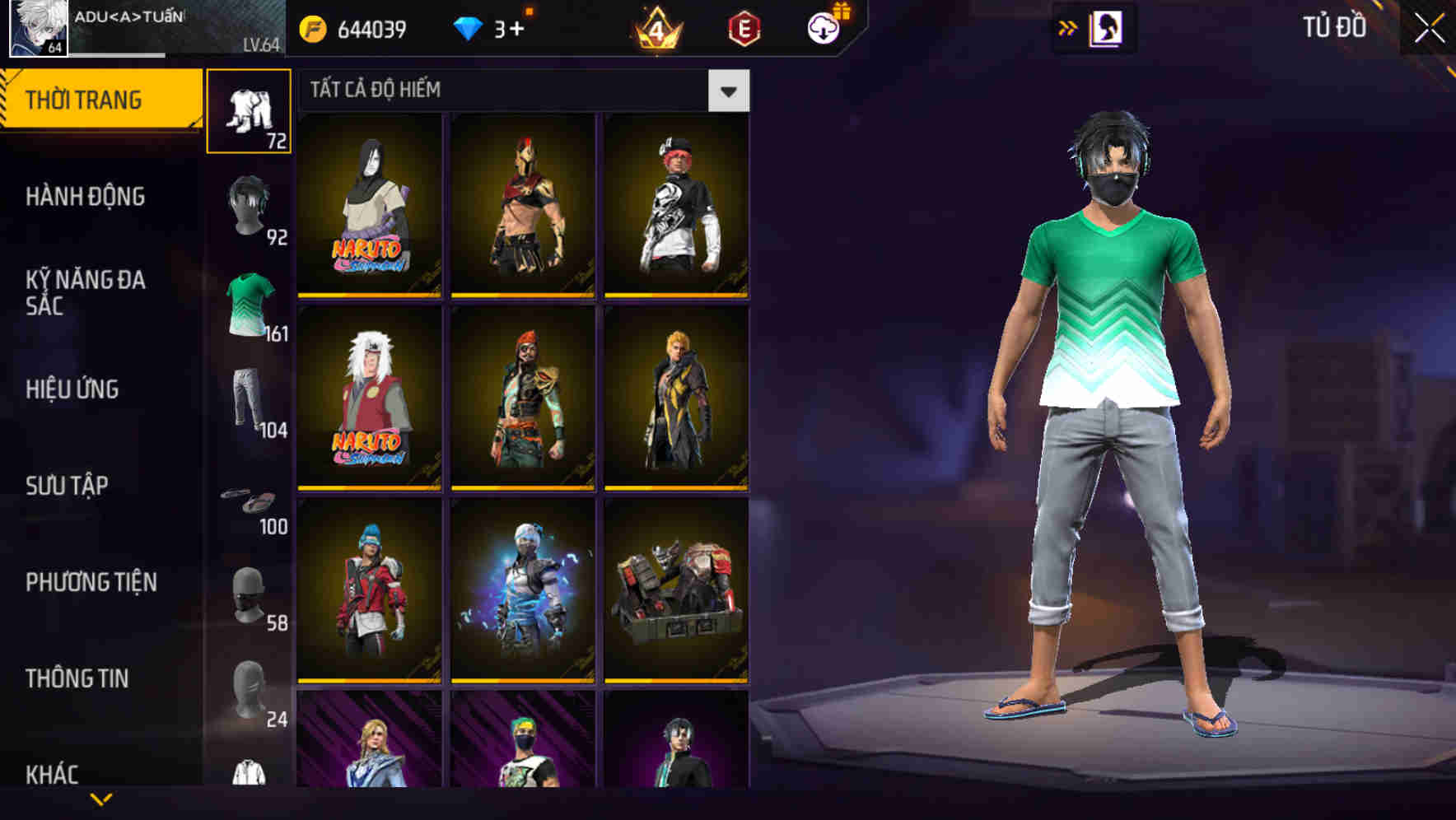Screen dimensions: 1456x820
Task: Click the double arrow expander near top right
Action: pos(1066,27)
